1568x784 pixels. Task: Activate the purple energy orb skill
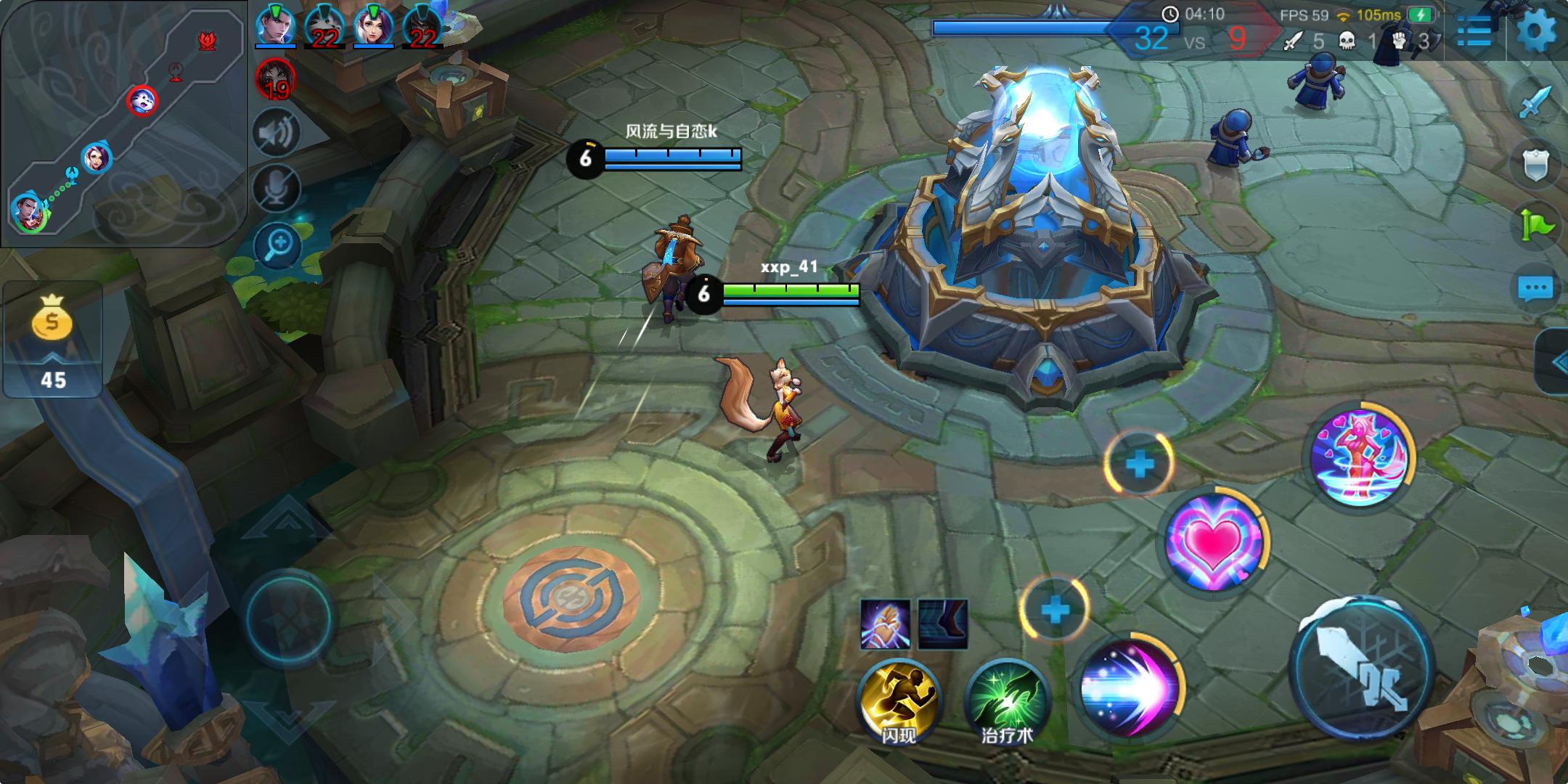(1128, 686)
